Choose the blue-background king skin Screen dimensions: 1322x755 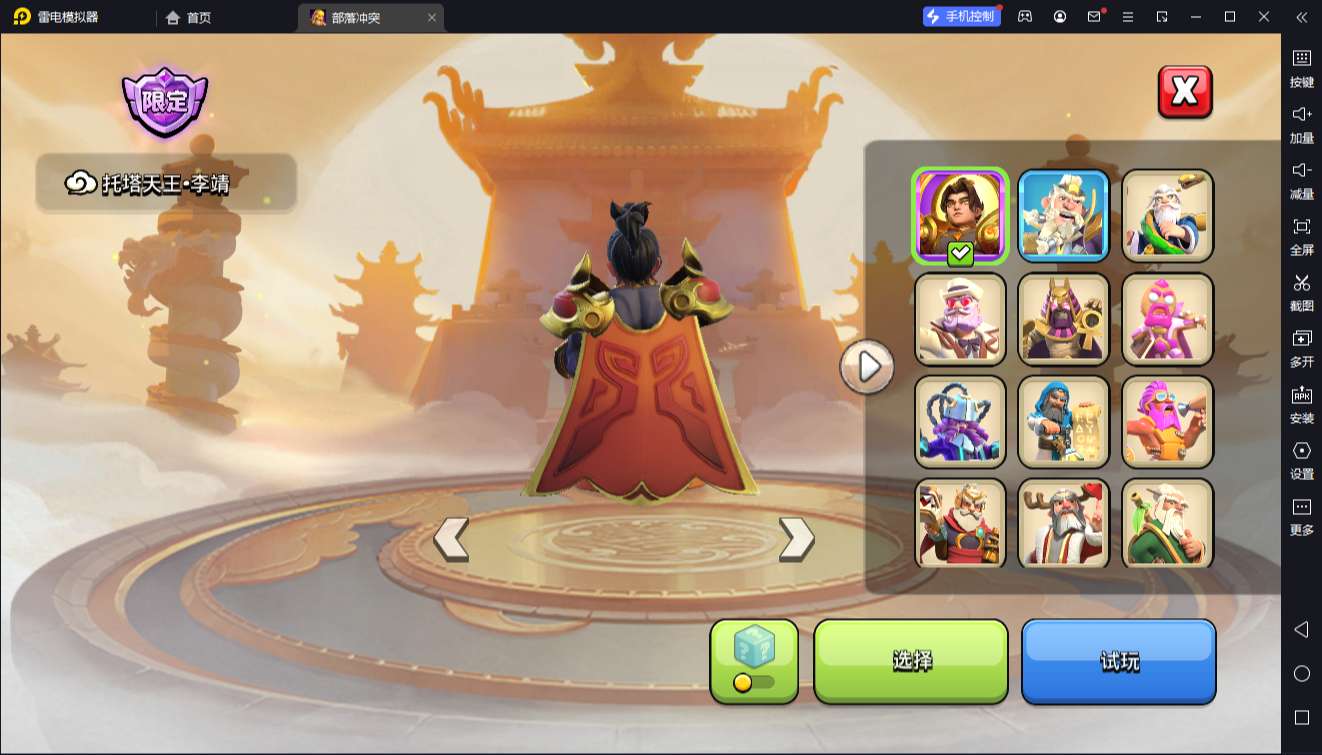click(1063, 216)
